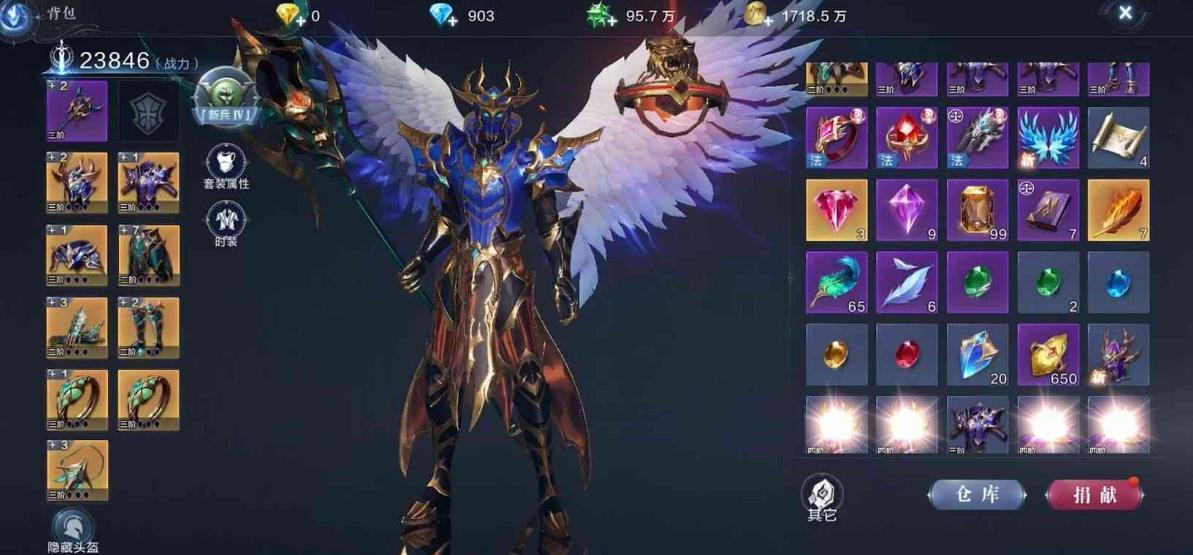Select the blue crystal stack of 20
Image resolution: width=1193 pixels, height=555 pixels.
[977, 354]
